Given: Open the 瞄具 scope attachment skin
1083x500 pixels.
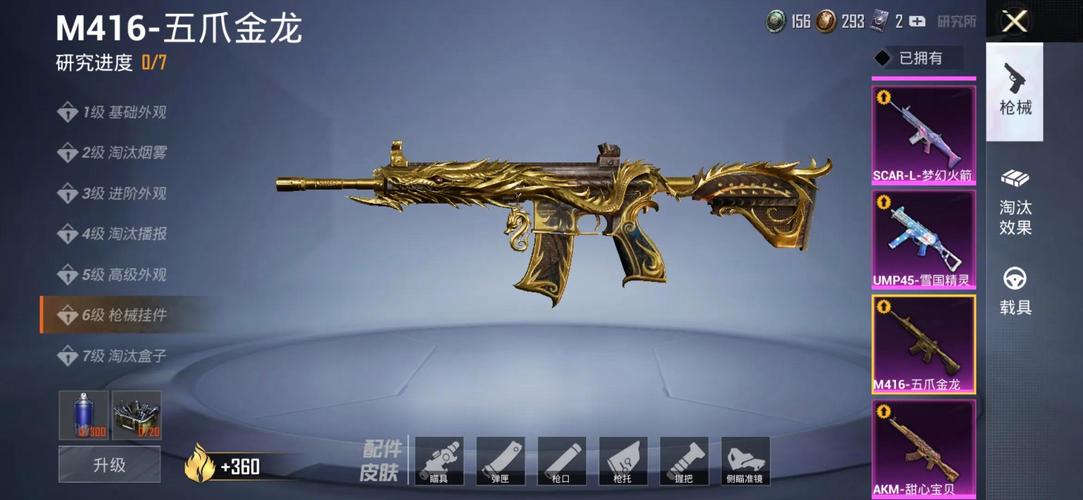Looking at the screenshot, I should point(439,462).
